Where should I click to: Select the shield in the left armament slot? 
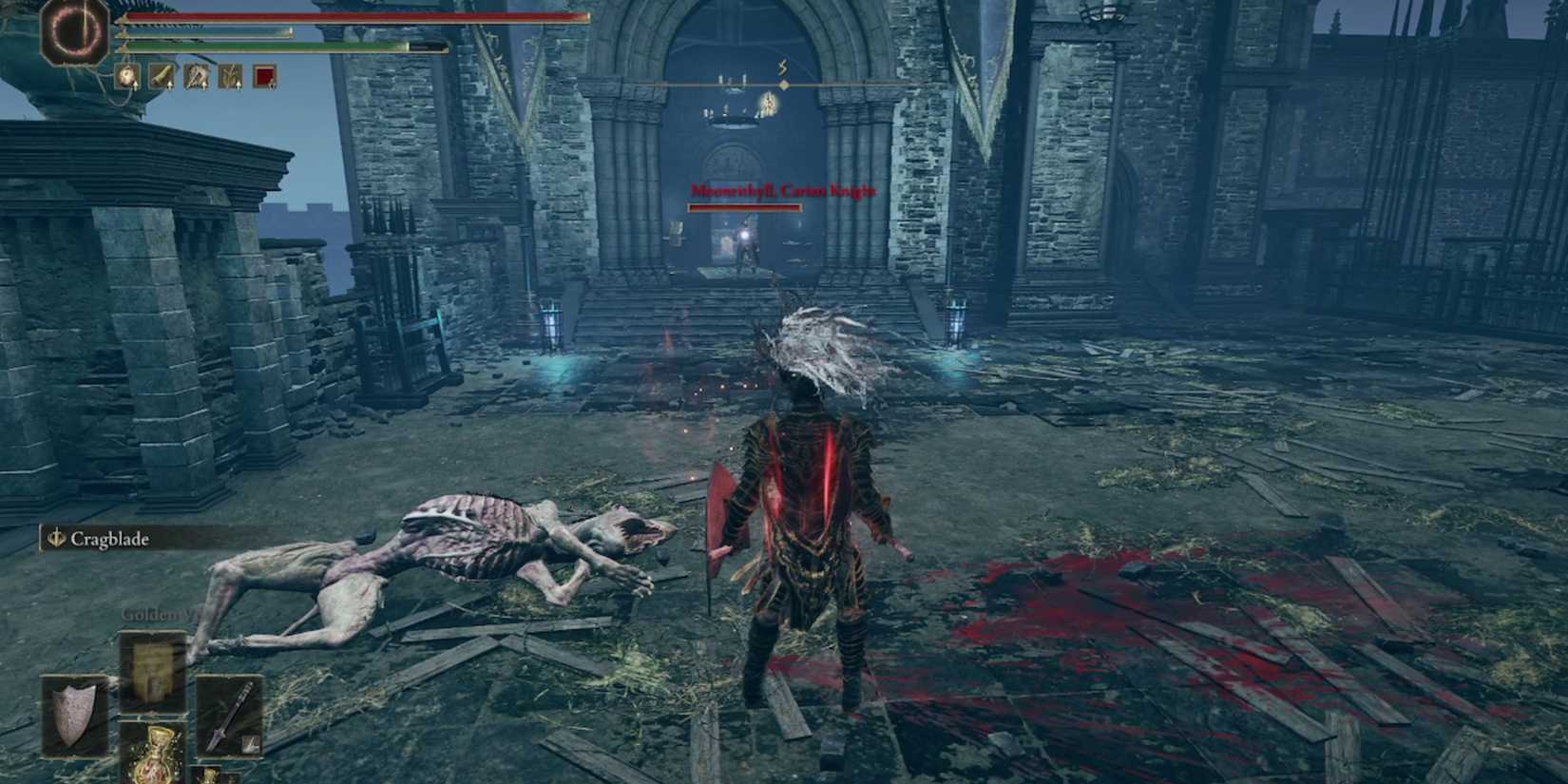(x=74, y=716)
